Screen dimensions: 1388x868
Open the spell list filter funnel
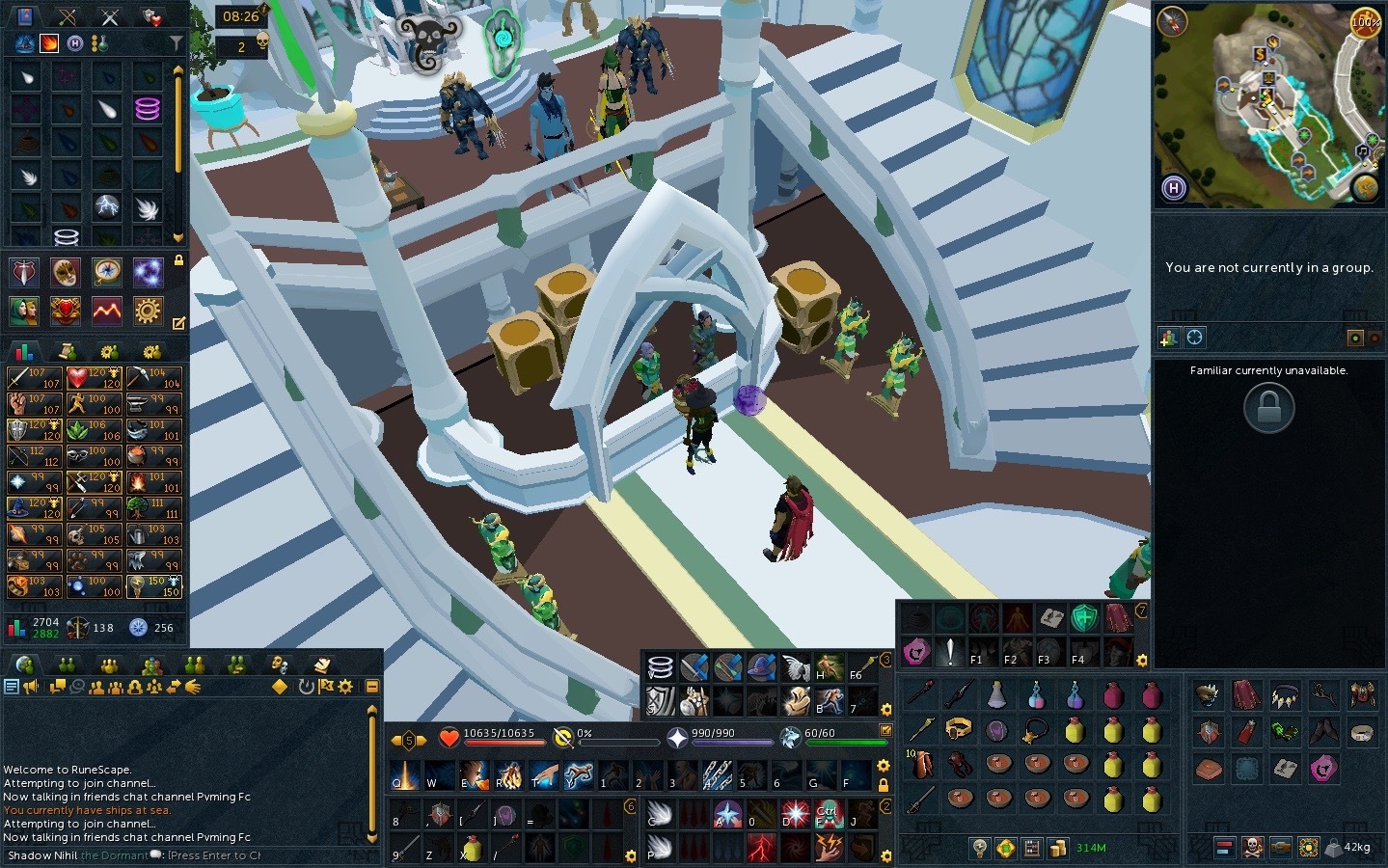click(176, 42)
